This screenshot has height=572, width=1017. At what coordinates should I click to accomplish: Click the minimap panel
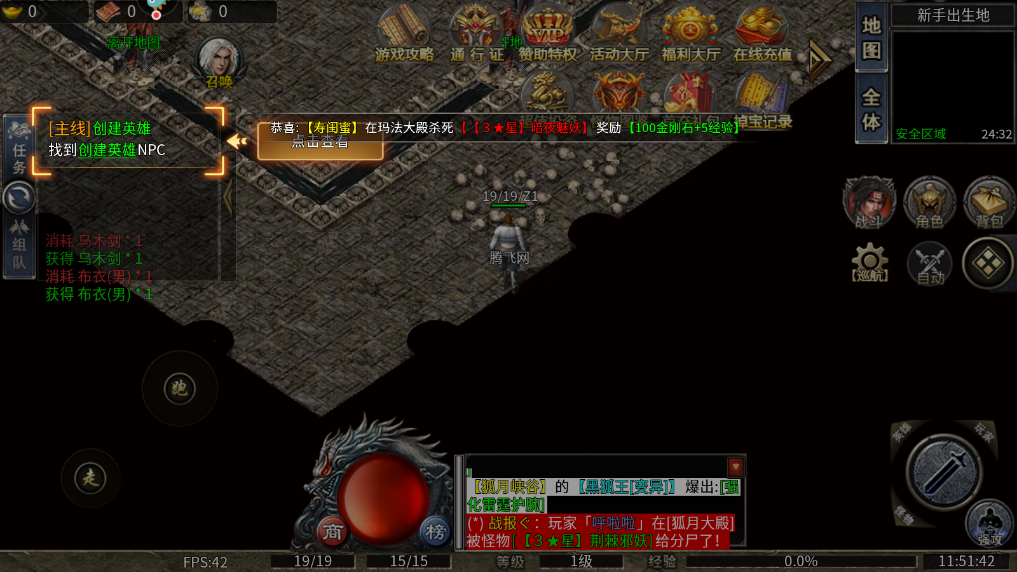951,85
